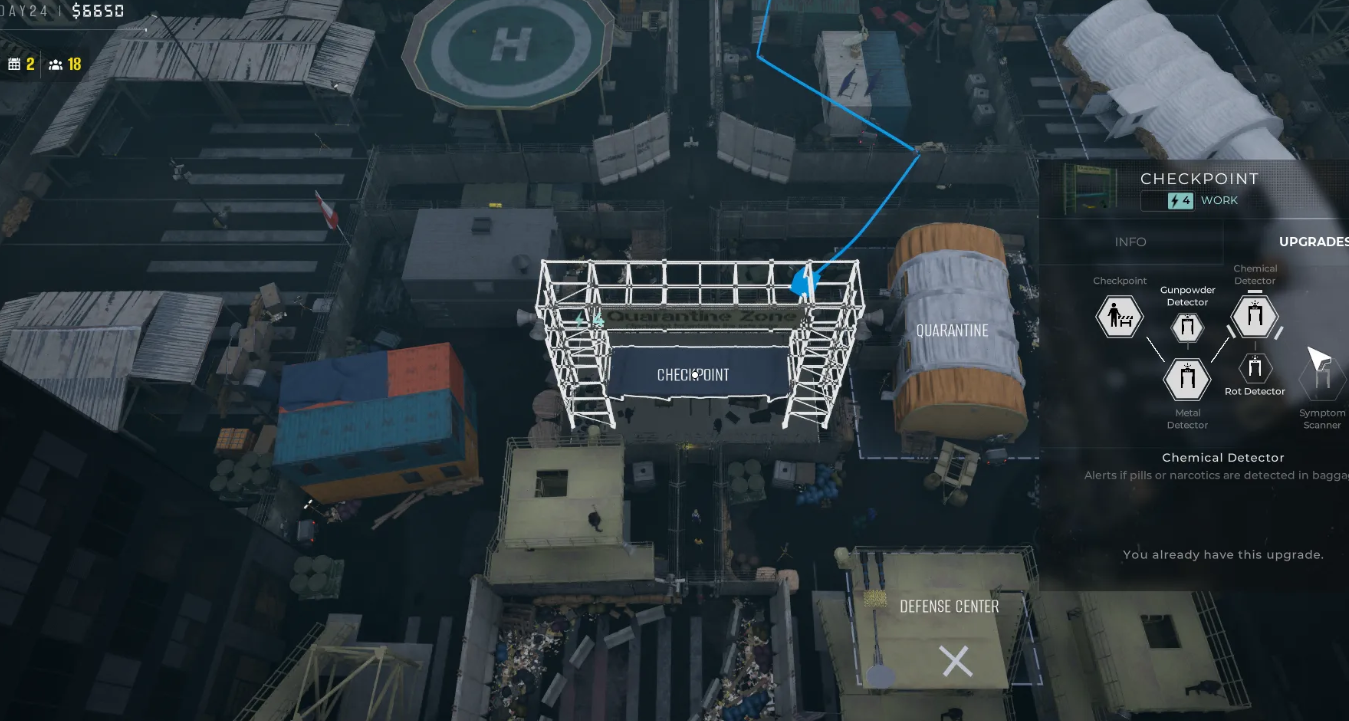This screenshot has width=1349, height=721.
Task: Pick the Metal Detector upgrade
Action: tap(1187, 380)
